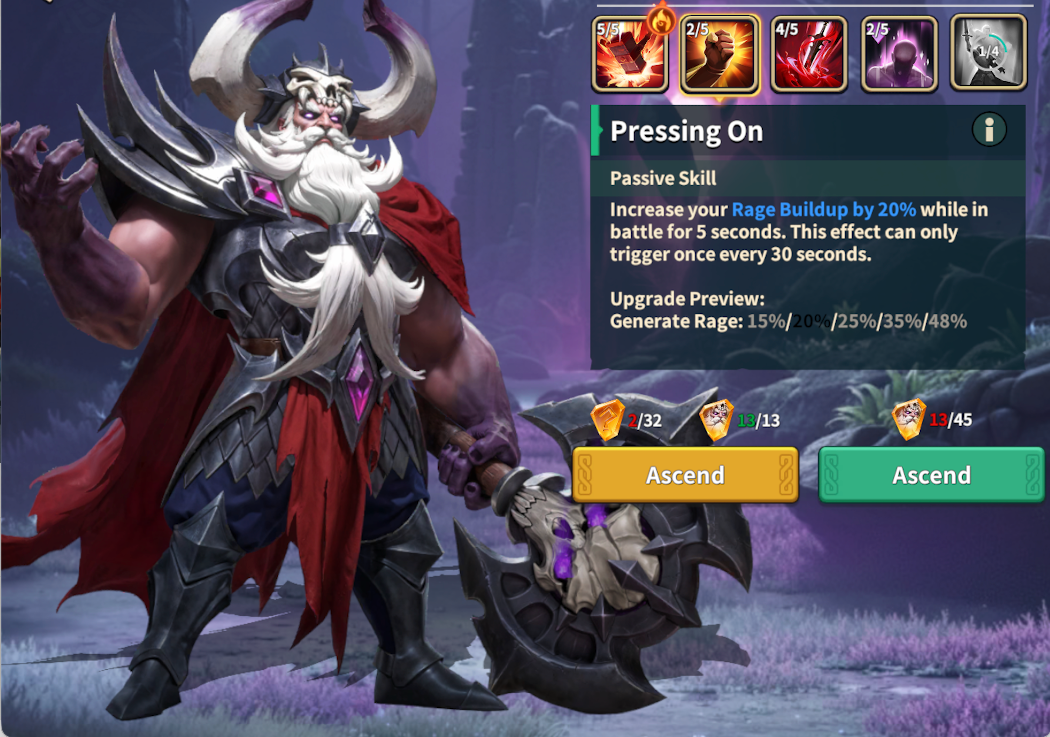Select the clenched fist skill icon
1050x737 pixels.
[720, 54]
